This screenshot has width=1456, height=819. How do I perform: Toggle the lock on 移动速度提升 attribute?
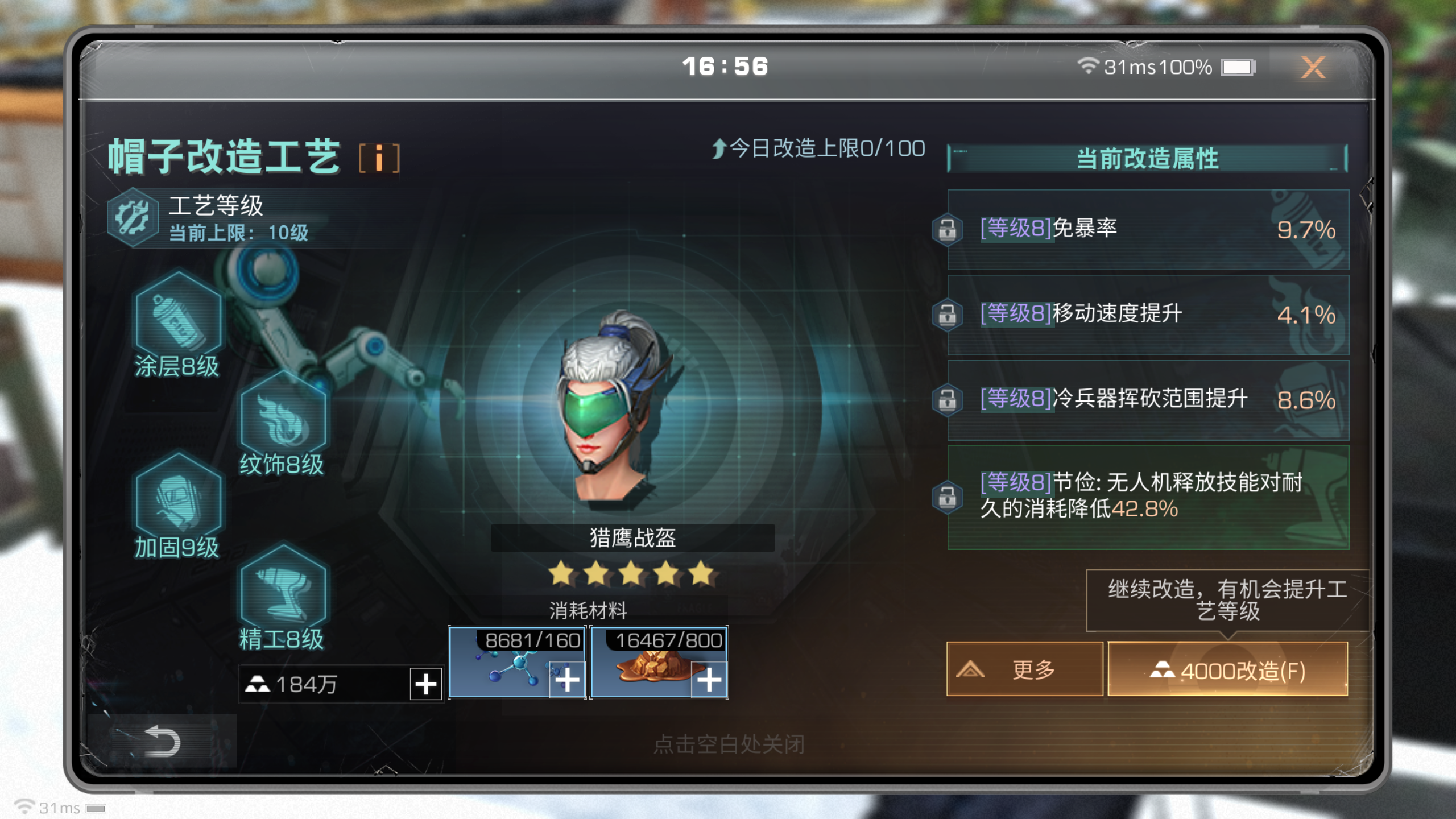coord(948,315)
